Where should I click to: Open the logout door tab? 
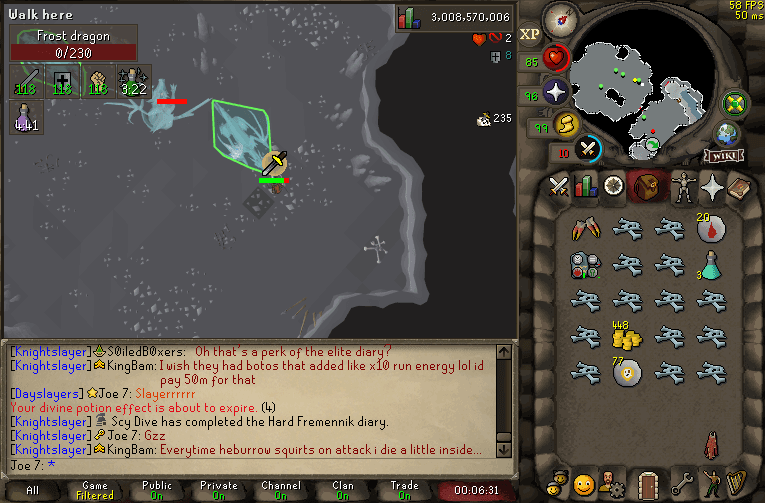click(x=648, y=482)
